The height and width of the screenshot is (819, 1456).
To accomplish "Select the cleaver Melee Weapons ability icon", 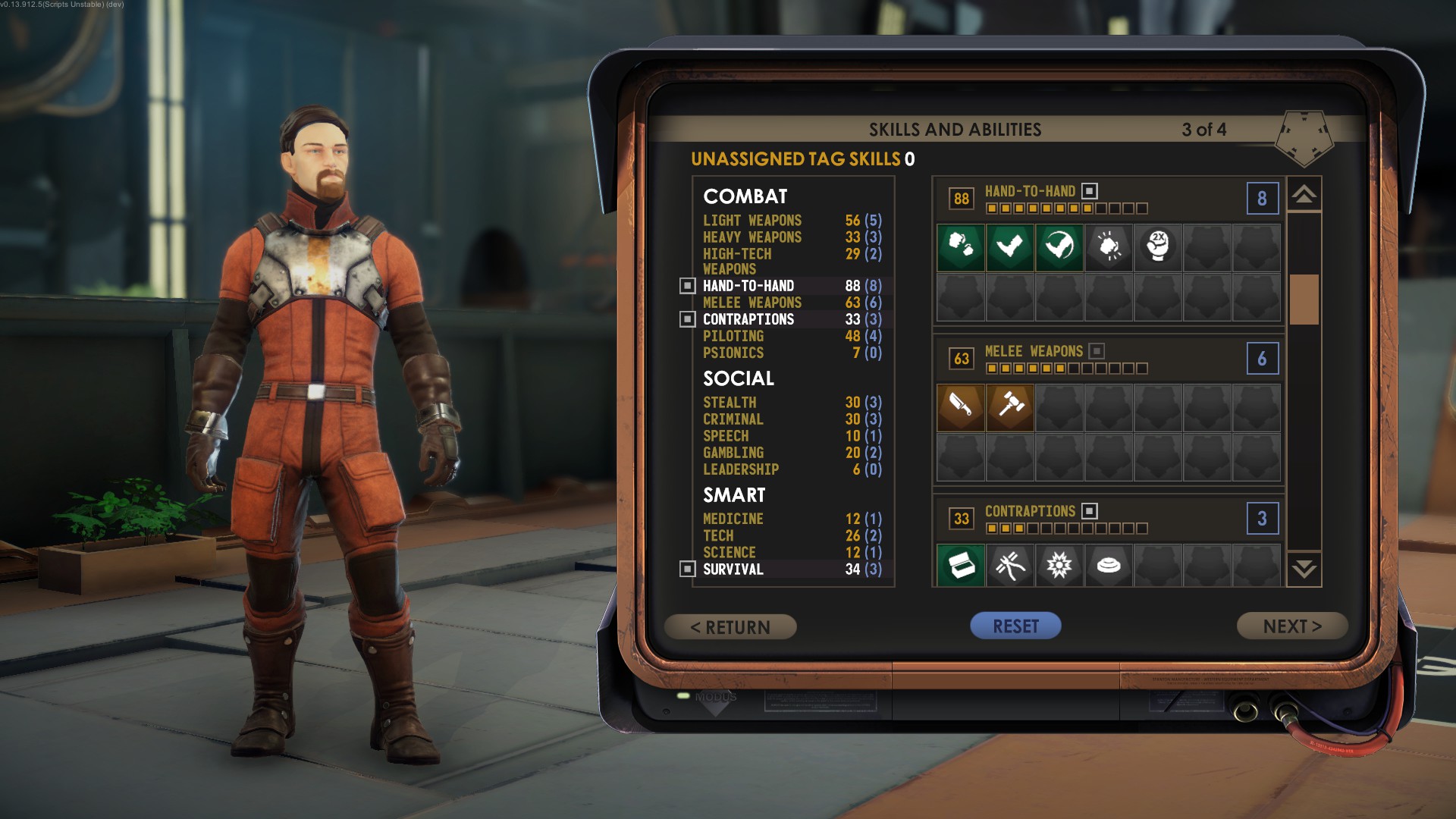I will pyautogui.click(x=961, y=407).
